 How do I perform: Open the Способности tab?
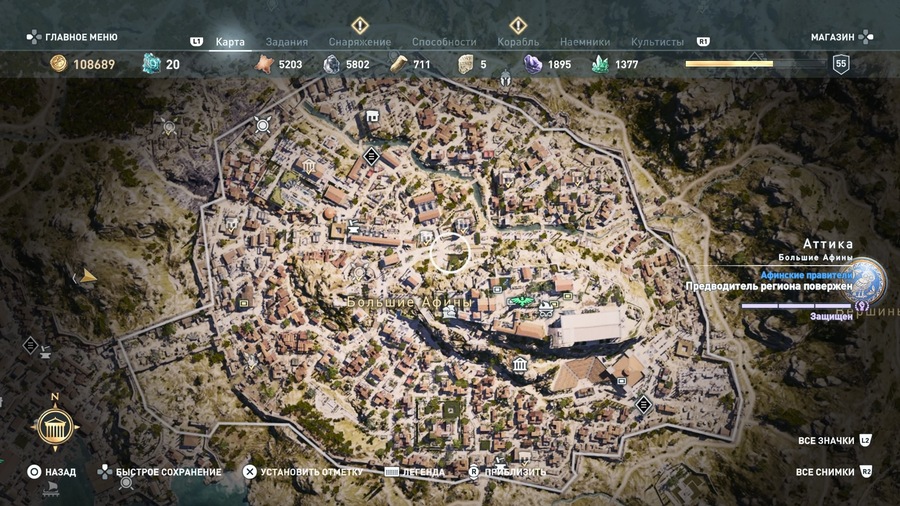444,43
